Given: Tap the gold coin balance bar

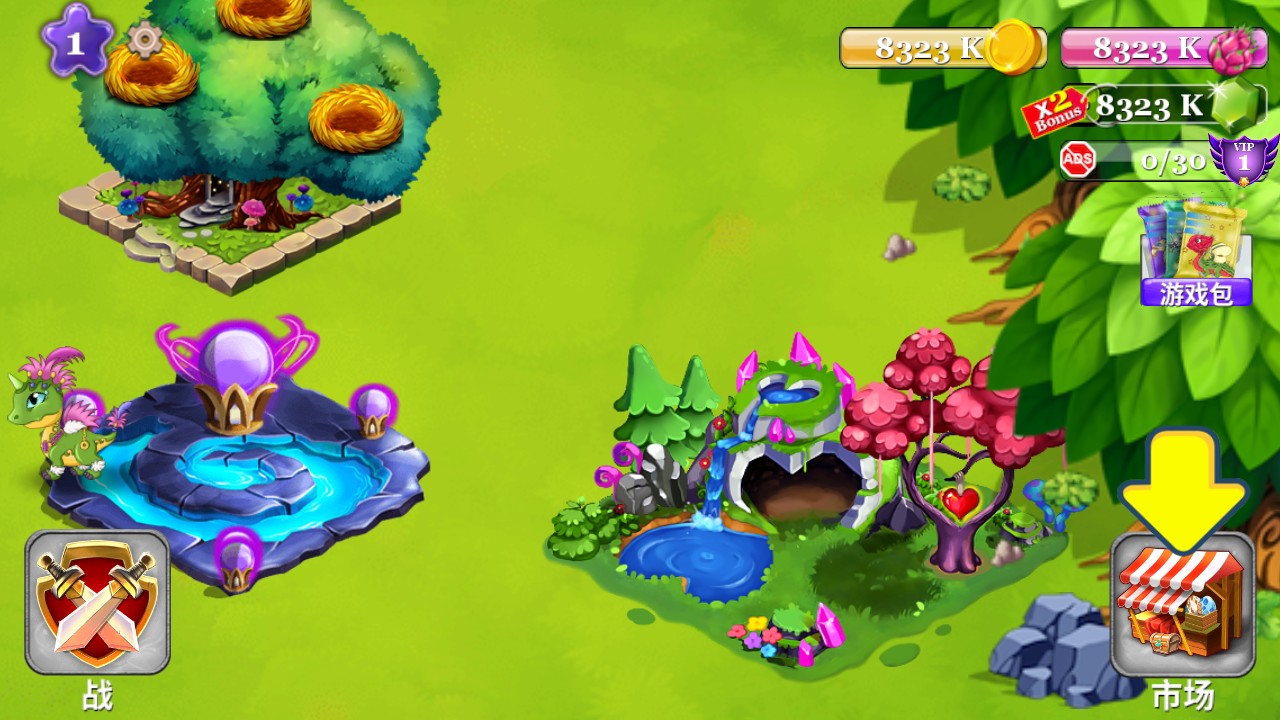Looking at the screenshot, I should [940, 48].
